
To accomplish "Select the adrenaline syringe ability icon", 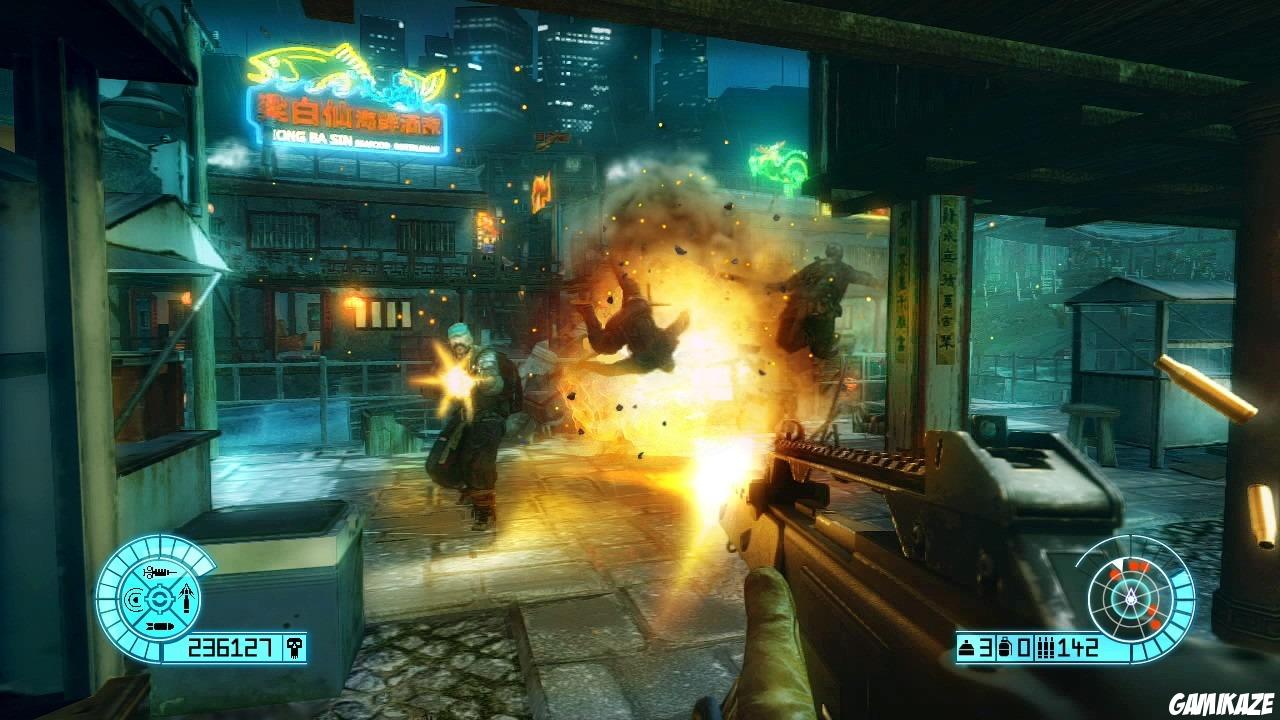I will (x=157, y=572).
